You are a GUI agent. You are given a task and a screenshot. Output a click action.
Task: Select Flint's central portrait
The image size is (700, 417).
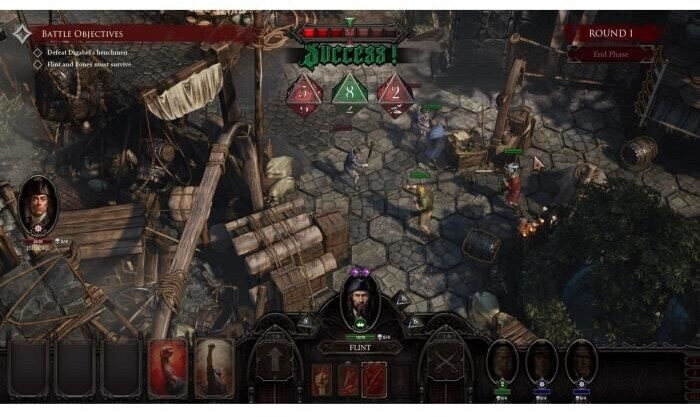(x=357, y=299)
